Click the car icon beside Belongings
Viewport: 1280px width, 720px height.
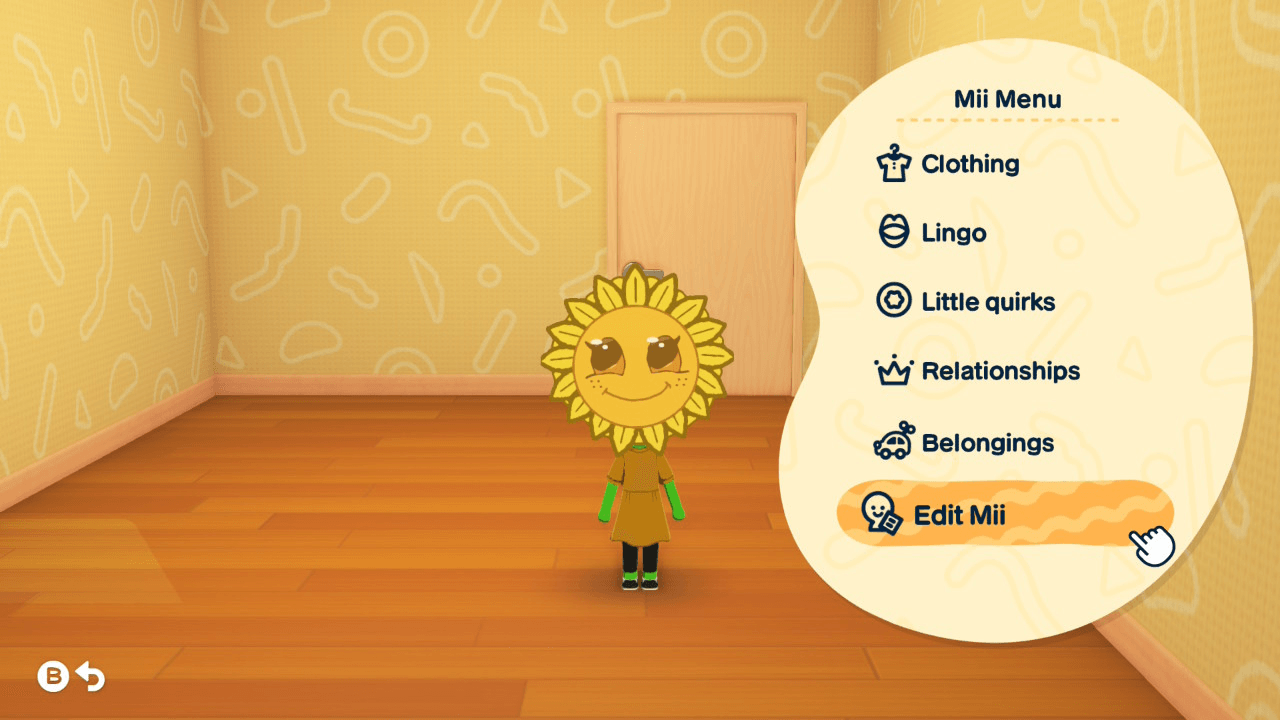point(895,442)
